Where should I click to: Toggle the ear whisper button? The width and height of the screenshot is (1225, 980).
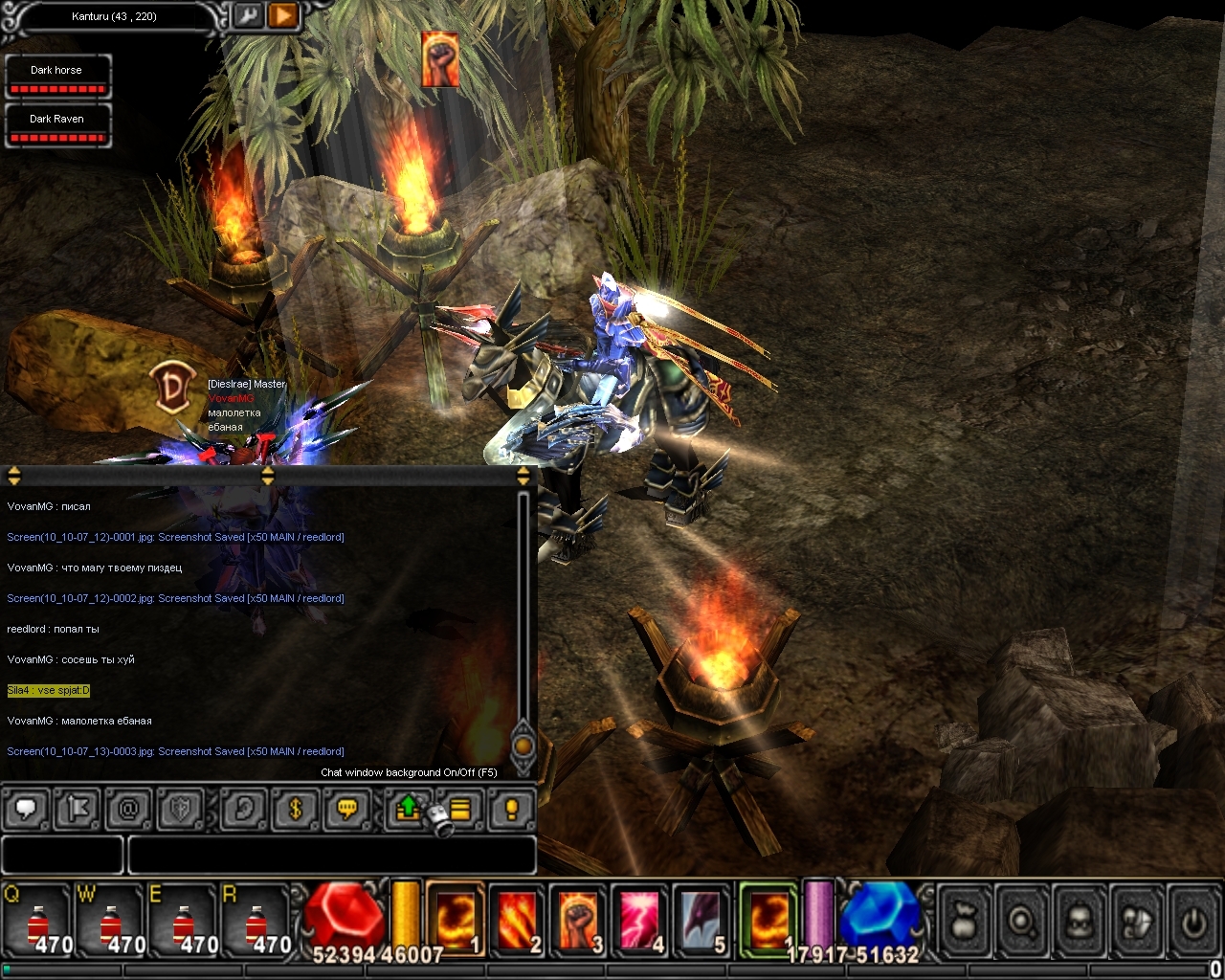tap(243, 810)
